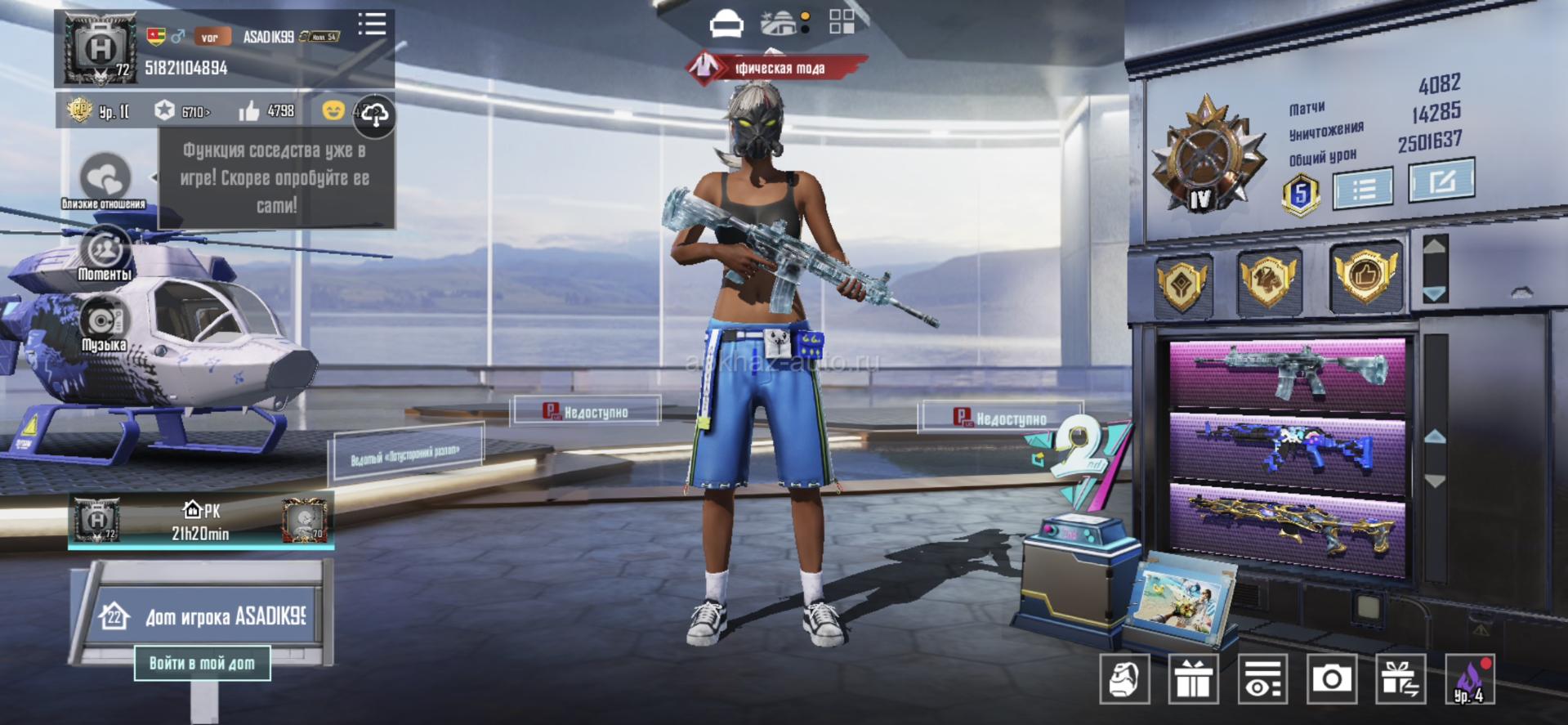The width and height of the screenshot is (1568, 725).
Task: Open the list menu beside ASADIK99's name
Action: [x=372, y=24]
